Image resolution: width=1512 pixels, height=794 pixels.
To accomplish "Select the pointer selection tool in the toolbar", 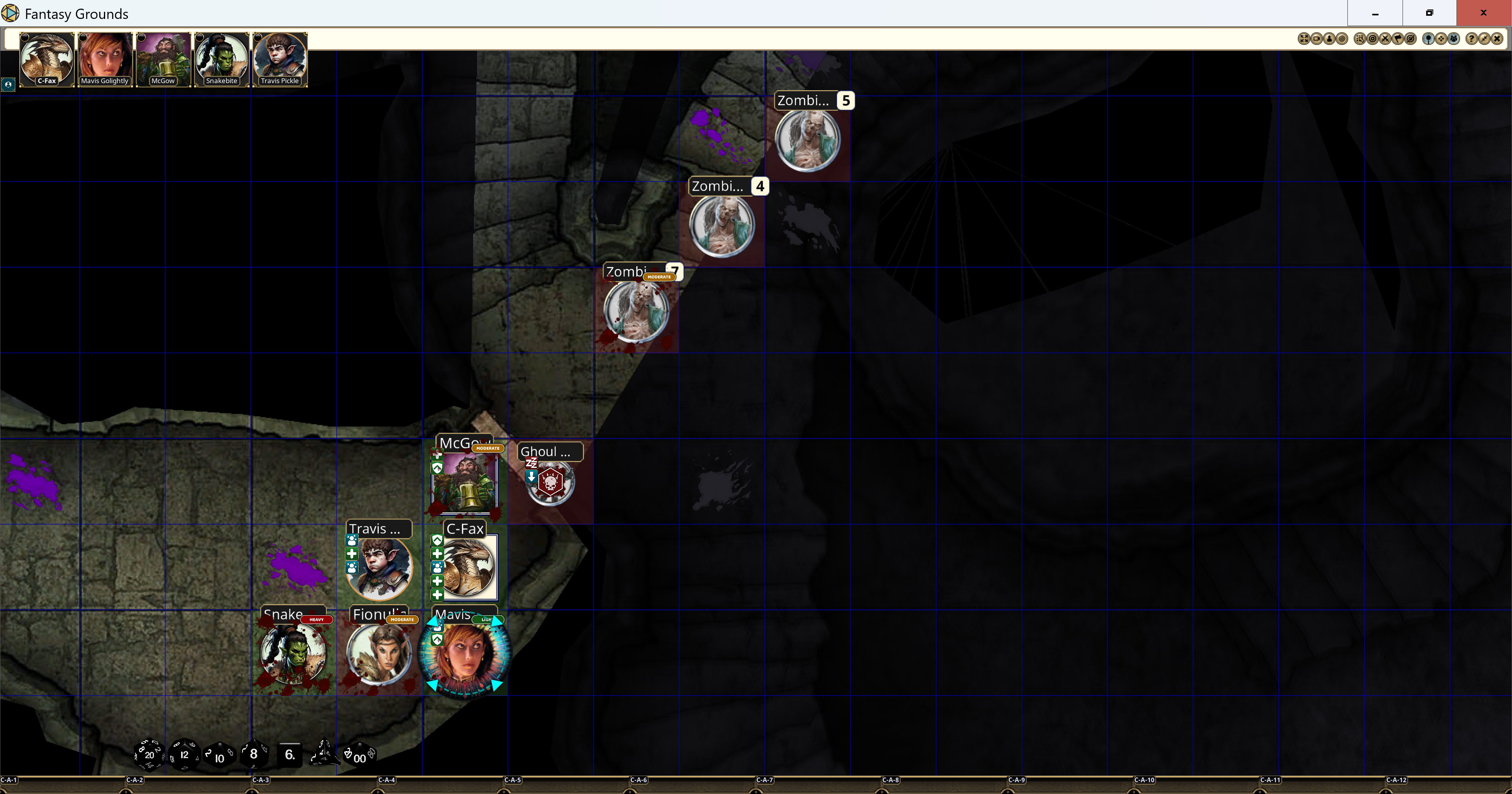I will pyautogui.click(x=1360, y=39).
